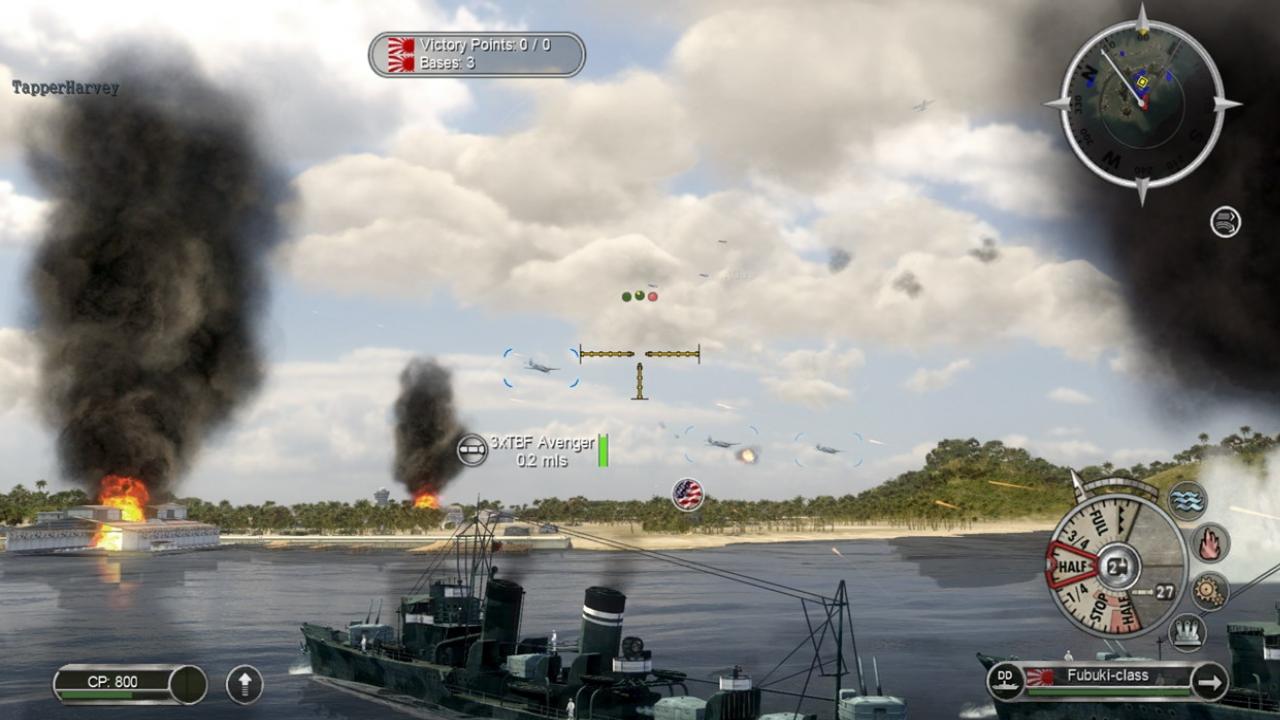This screenshot has height=720, width=1280.
Task: Select the flame damage control icon
Action: 1210,542
